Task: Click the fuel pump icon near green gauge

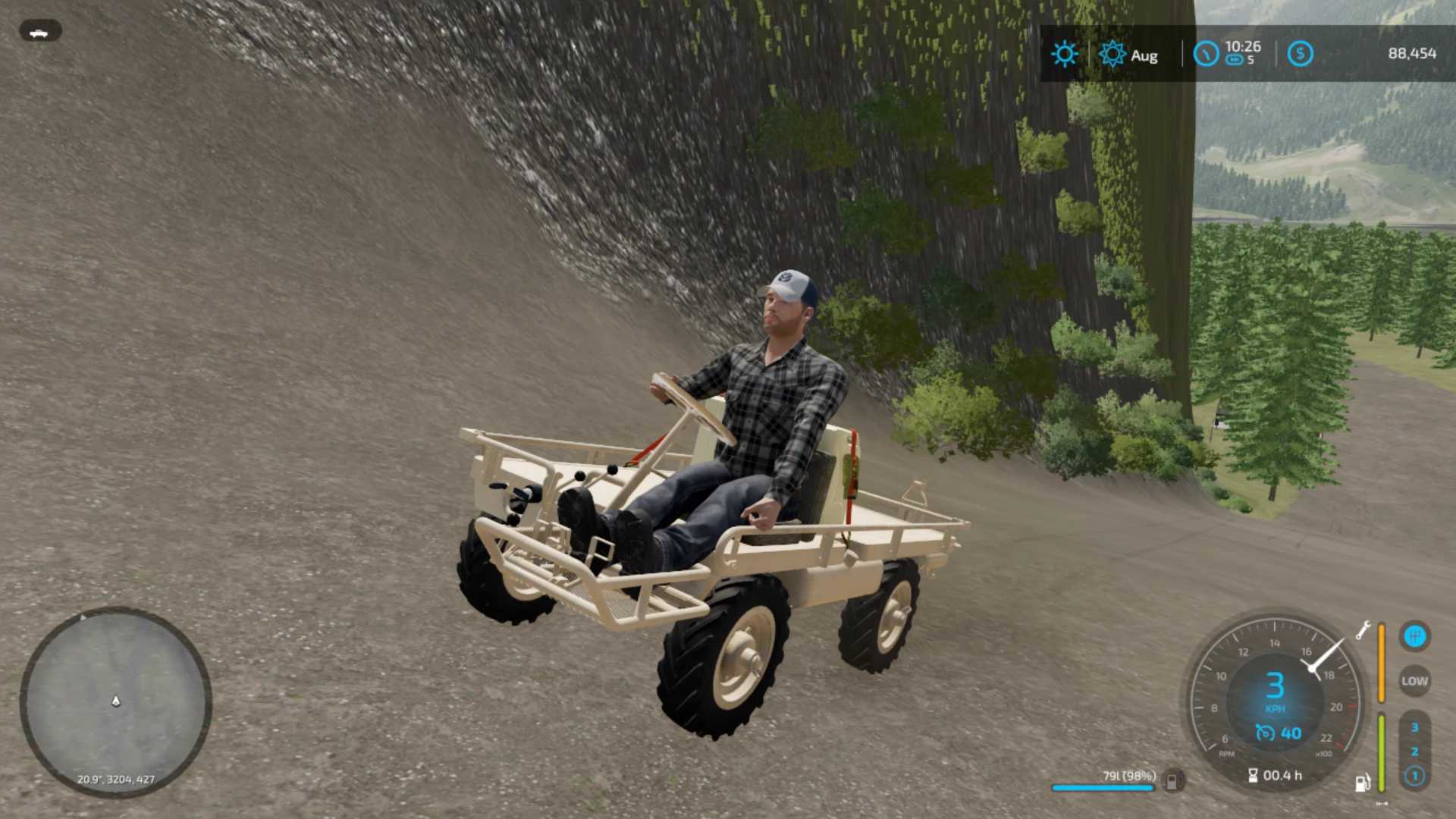Action: coord(1362,781)
